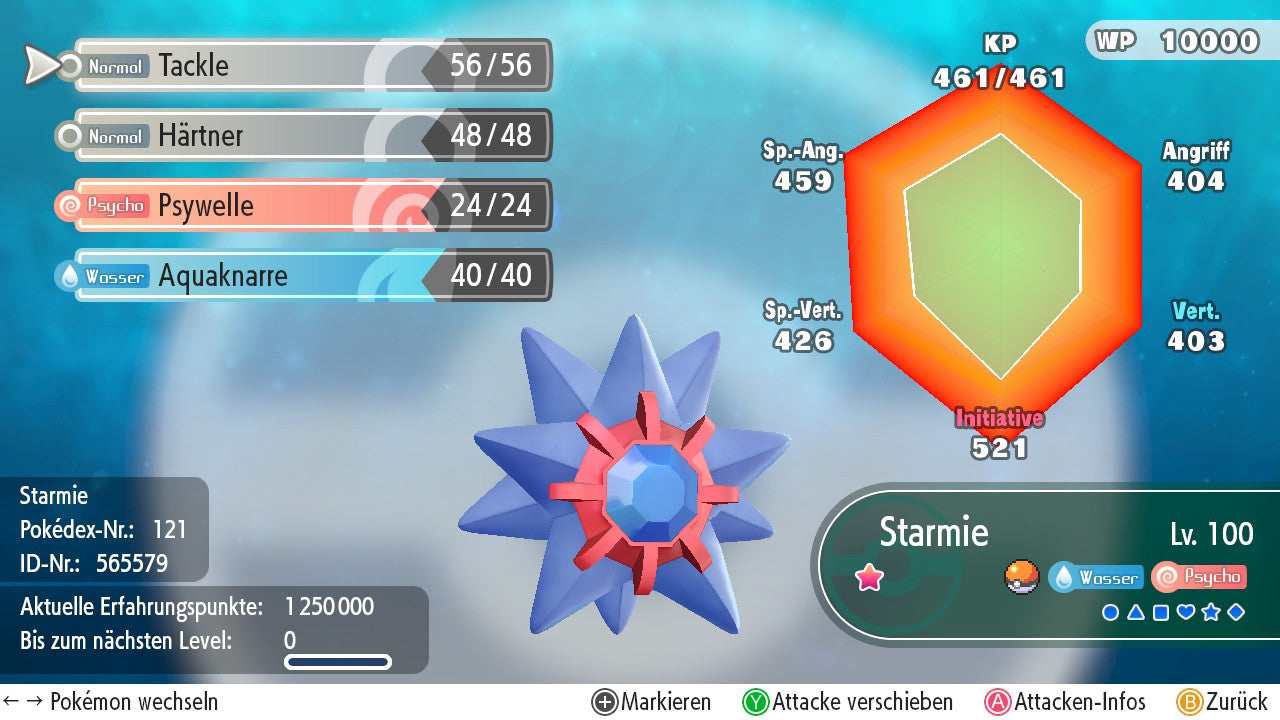
Task: Toggle the square marking symbol
Action: [x=1160, y=613]
